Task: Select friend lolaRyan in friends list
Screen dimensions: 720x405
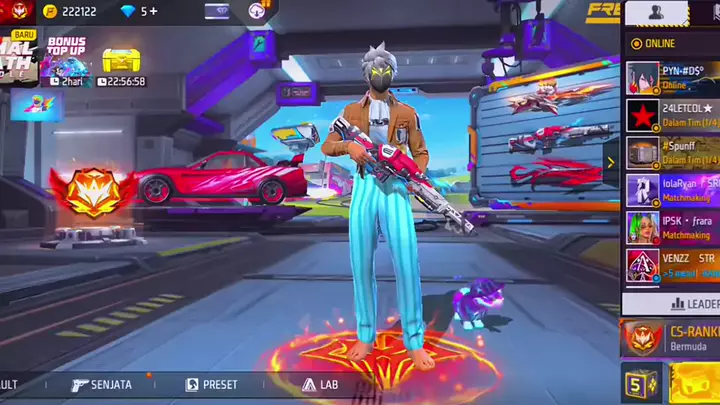Action: pos(672,190)
